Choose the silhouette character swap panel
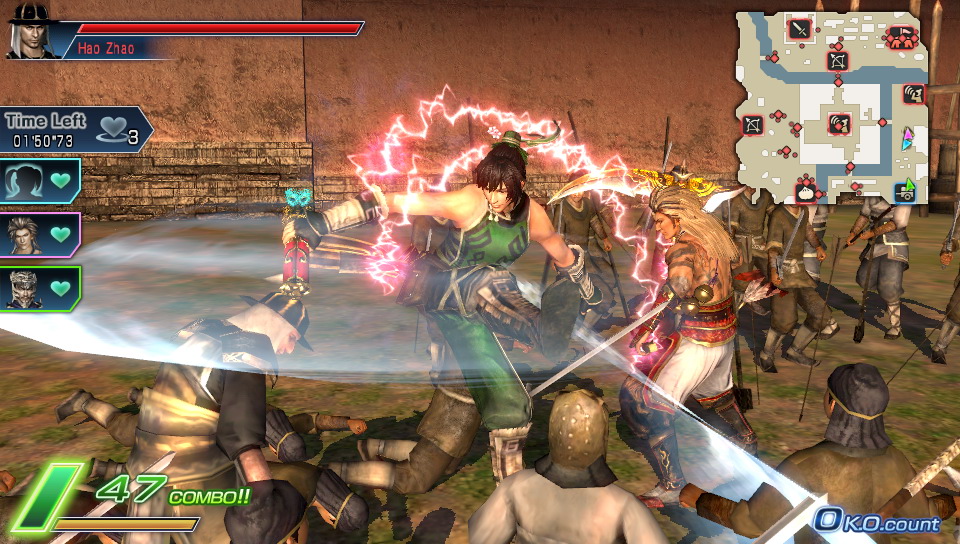The height and width of the screenshot is (544, 960). pos(39,182)
